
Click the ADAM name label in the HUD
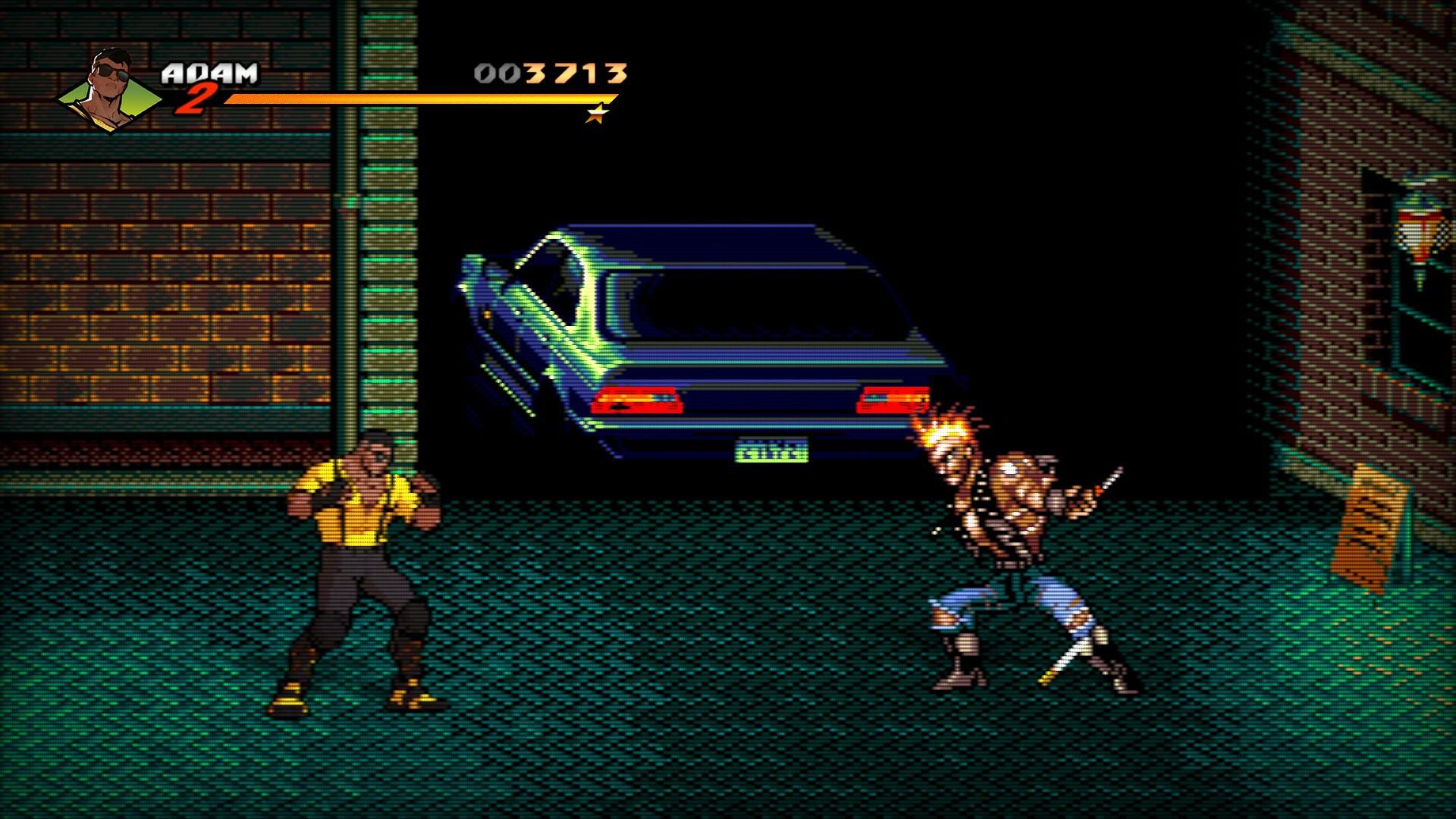(210, 72)
